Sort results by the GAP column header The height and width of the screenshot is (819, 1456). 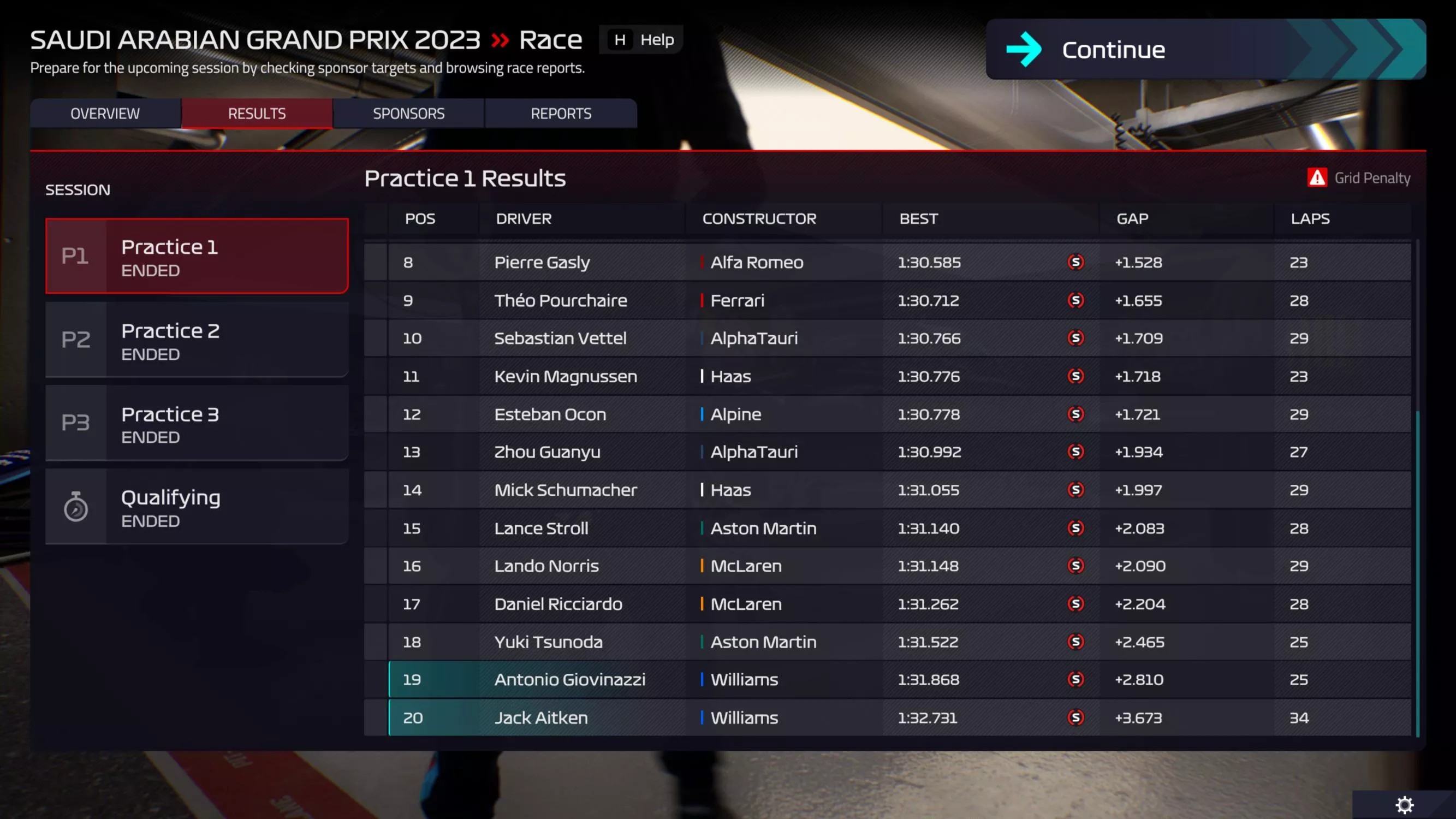1132,219
